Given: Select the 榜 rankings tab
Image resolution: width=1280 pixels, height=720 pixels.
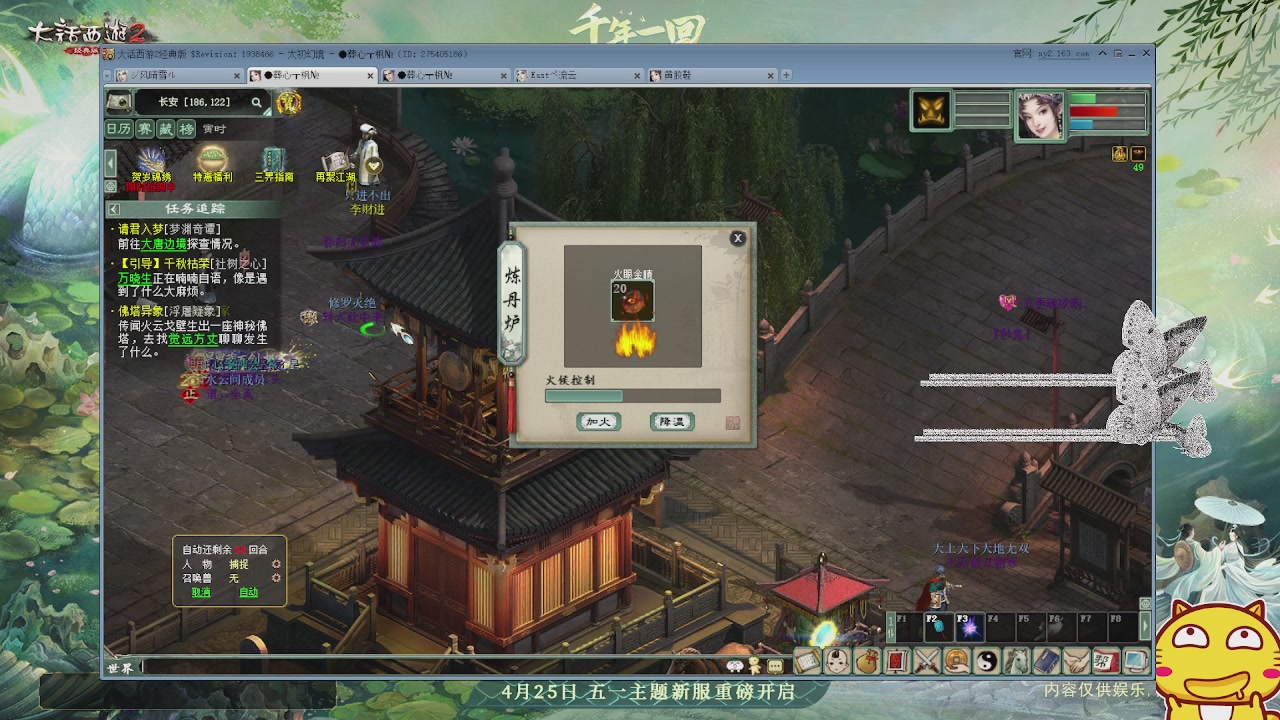Looking at the screenshot, I should pos(186,128).
